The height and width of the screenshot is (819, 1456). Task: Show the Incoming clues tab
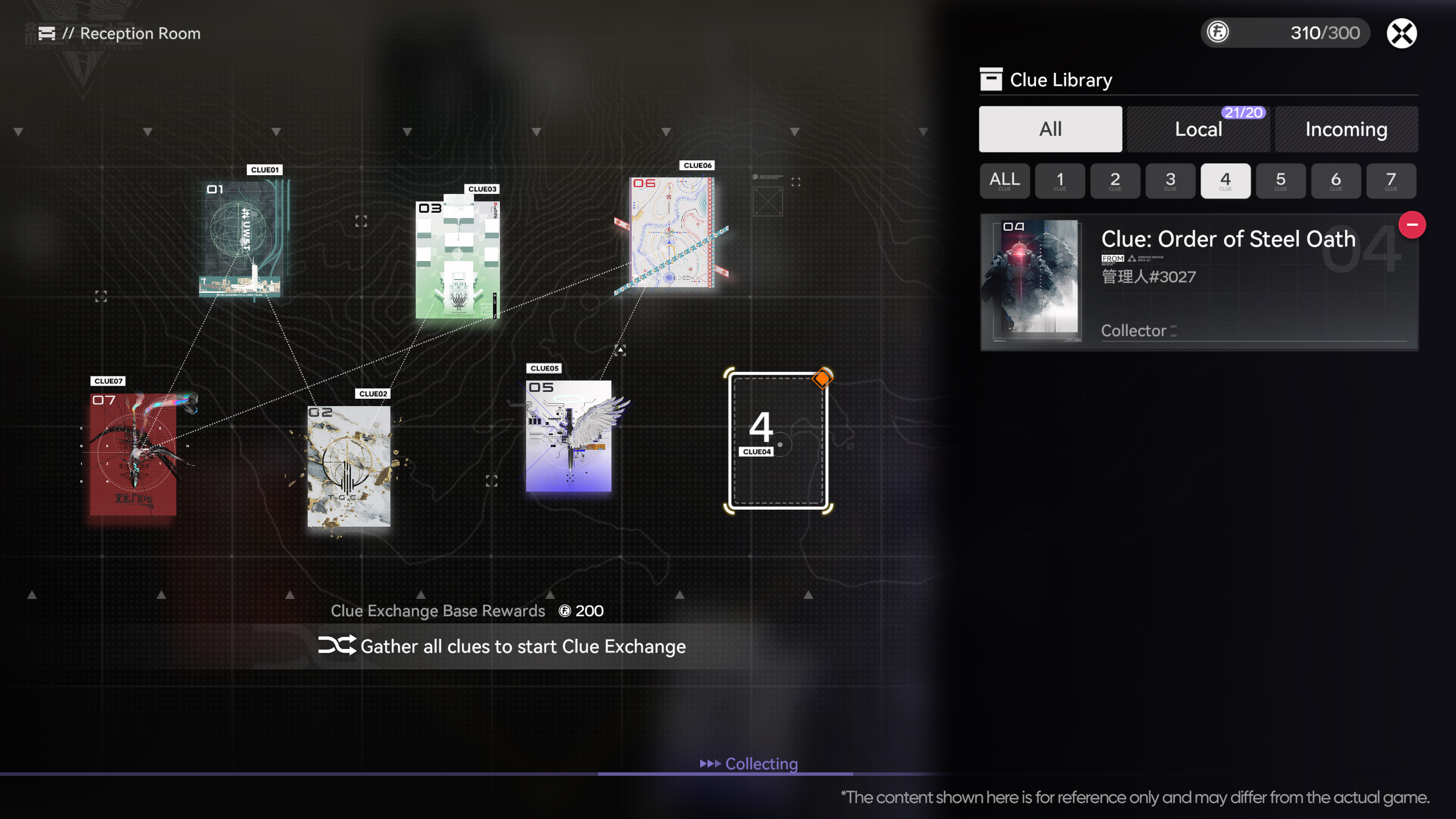tap(1346, 129)
